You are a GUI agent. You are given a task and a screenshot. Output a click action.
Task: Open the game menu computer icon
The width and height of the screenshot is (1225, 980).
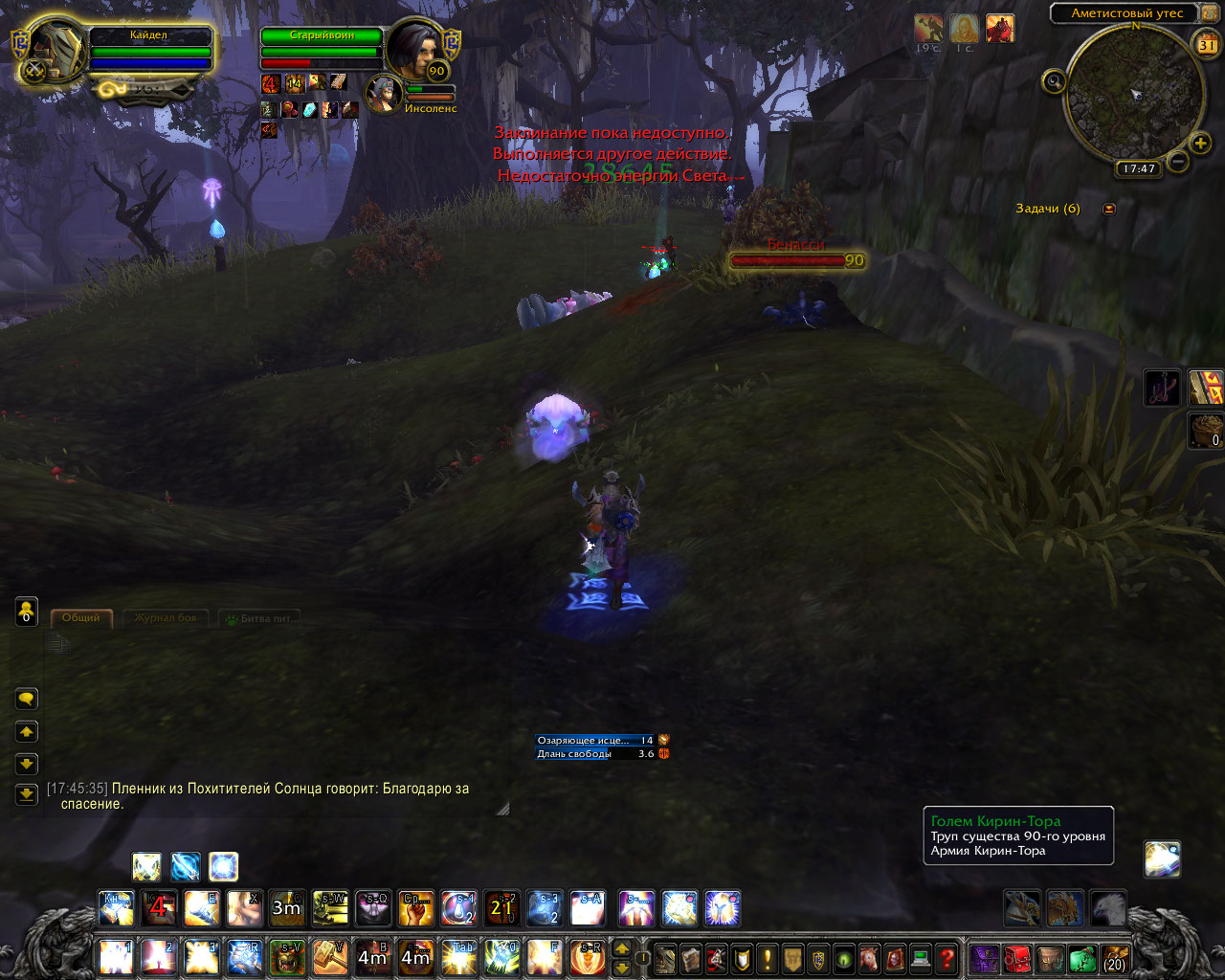(x=921, y=958)
